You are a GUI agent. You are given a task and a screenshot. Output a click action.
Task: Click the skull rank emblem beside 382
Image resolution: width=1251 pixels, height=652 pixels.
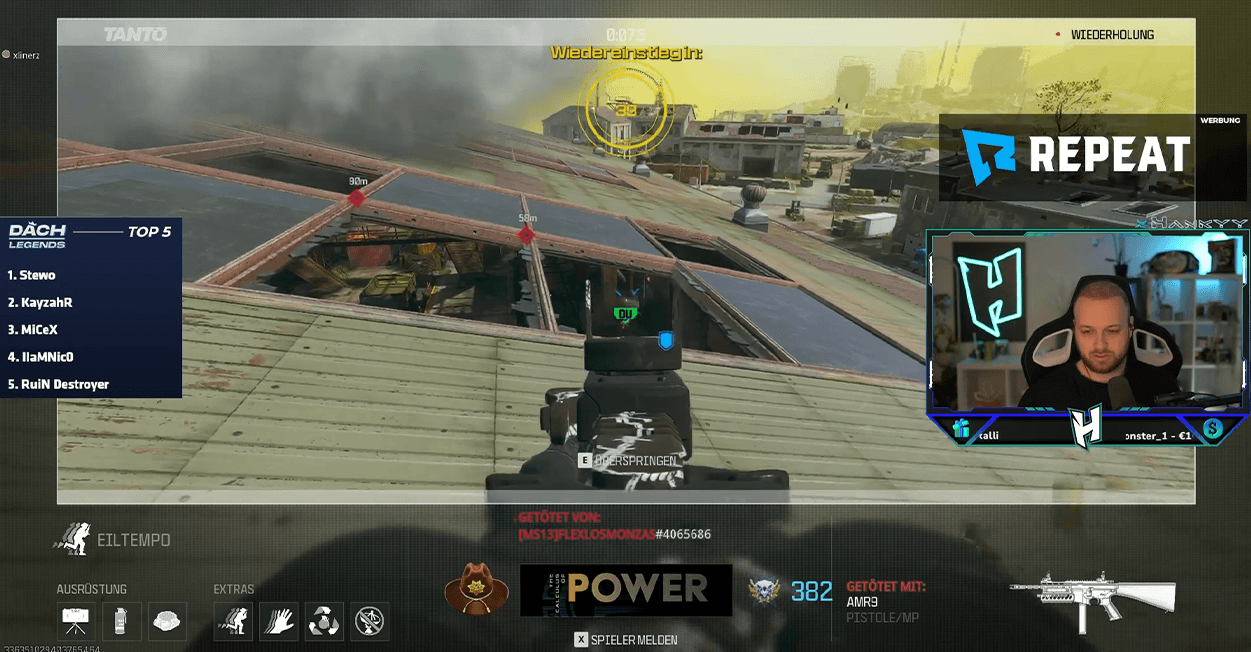click(765, 591)
